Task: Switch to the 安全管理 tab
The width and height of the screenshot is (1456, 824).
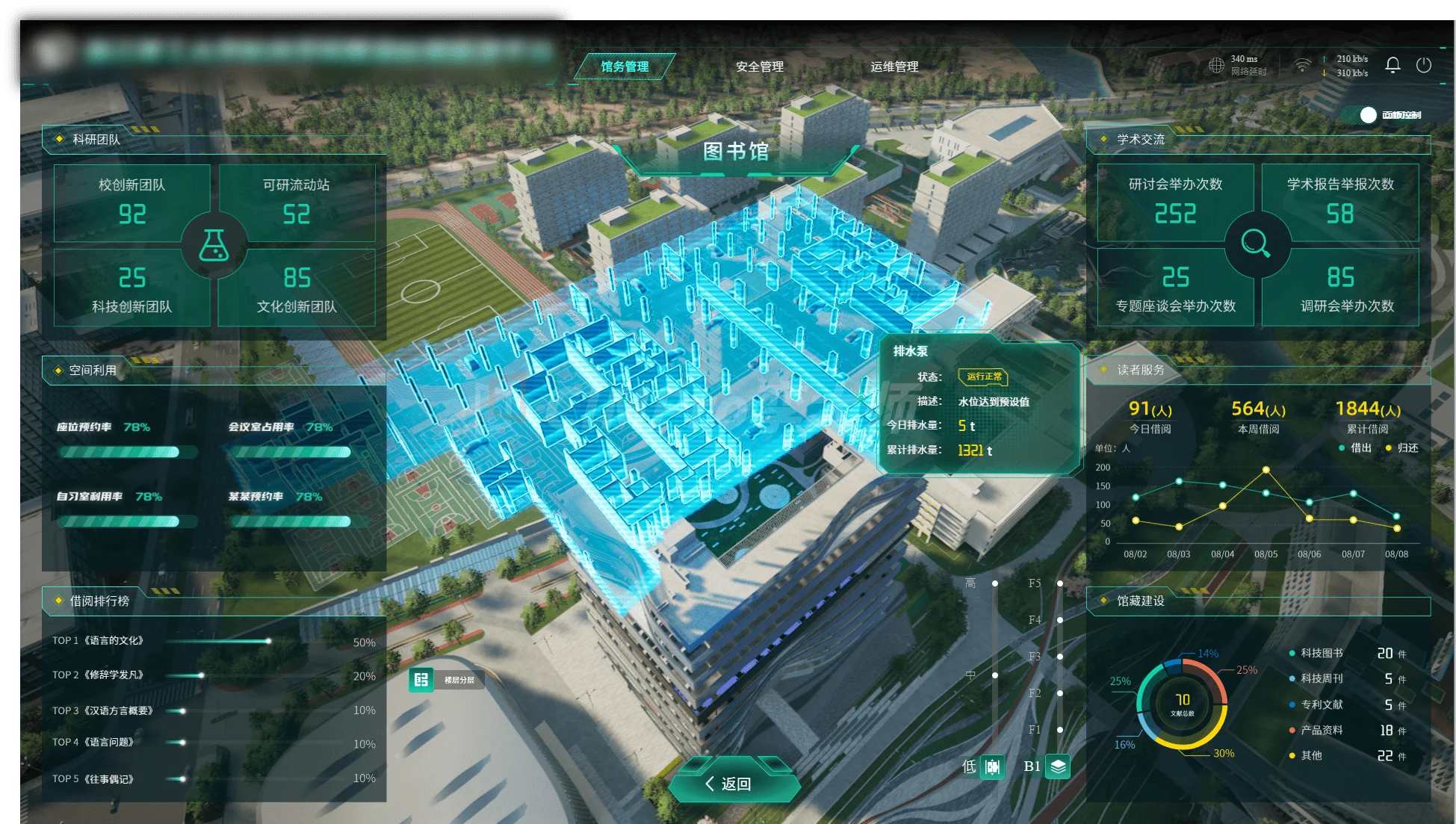Action: [x=759, y=66]
